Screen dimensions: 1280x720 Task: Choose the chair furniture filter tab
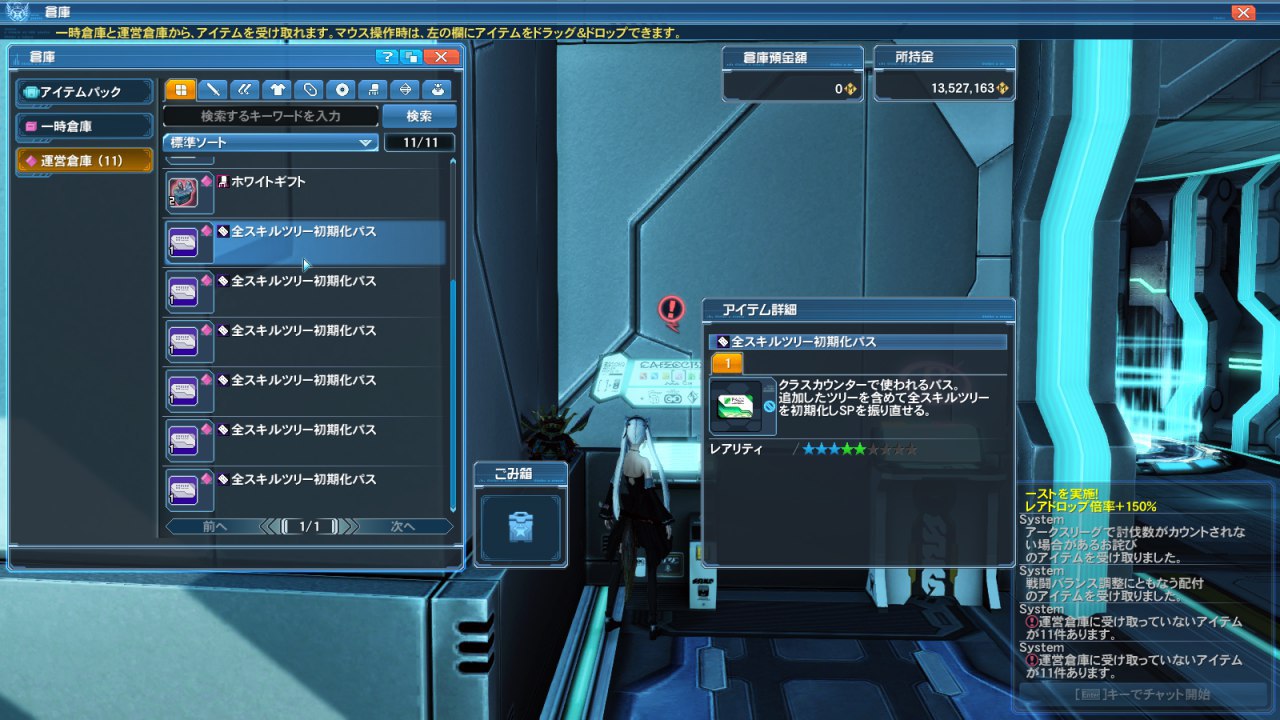(375, 90)
